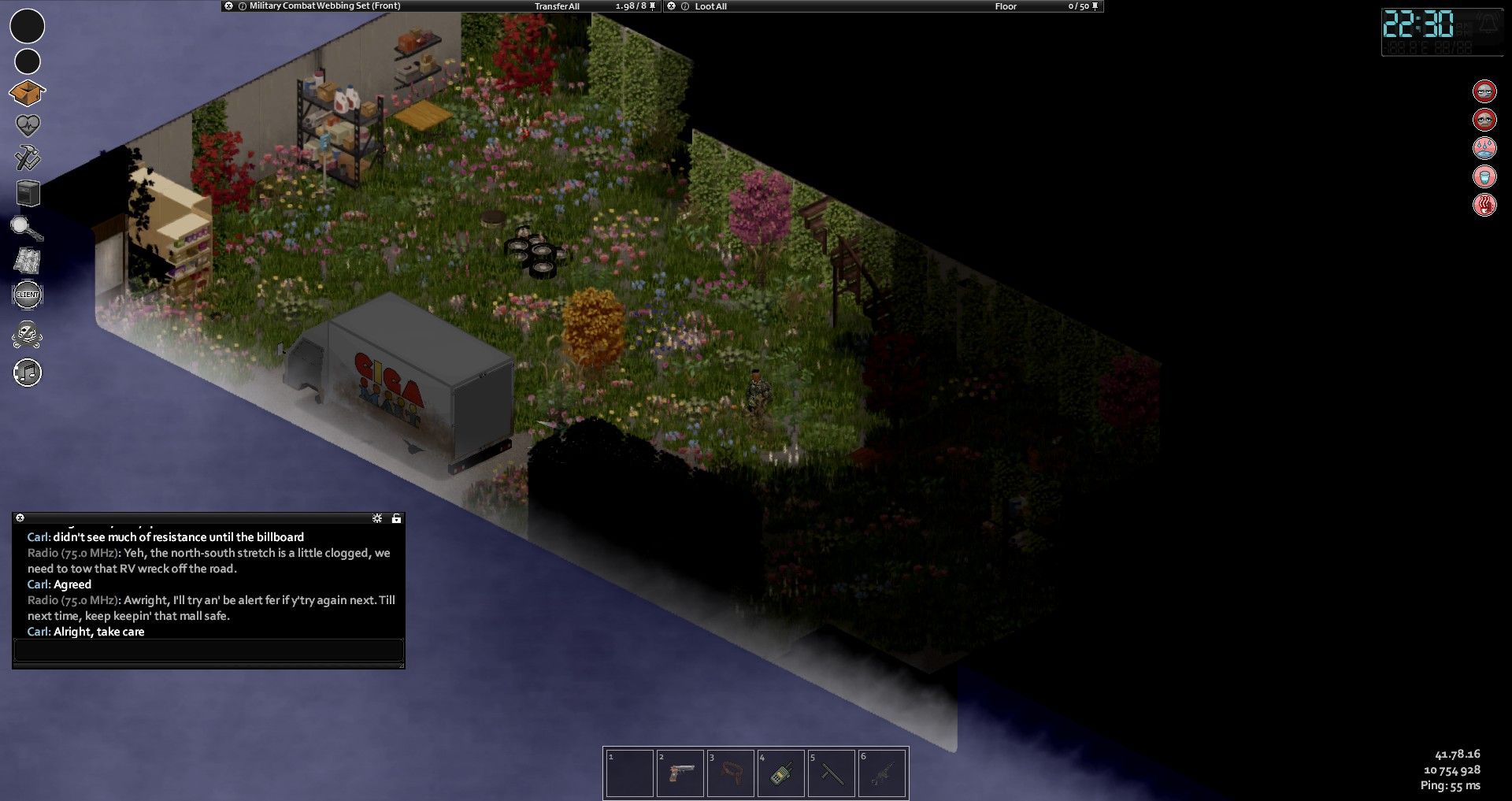The width and height of the screenshot is (1512, 801).
Task: Activate the magnifying glass search mode
Action: (x=27, y=228)
